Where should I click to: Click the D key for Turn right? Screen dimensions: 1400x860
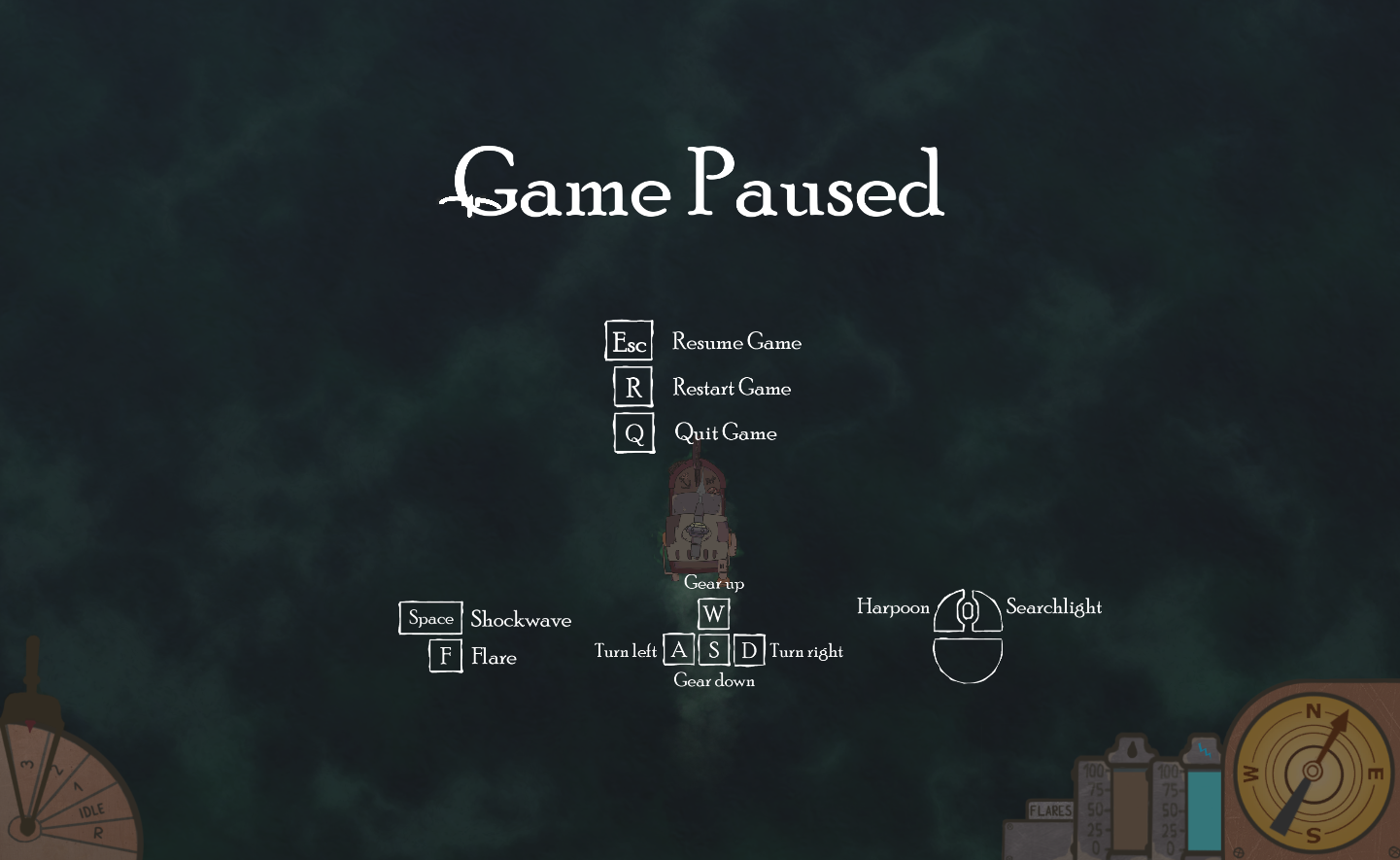[748, 649]
